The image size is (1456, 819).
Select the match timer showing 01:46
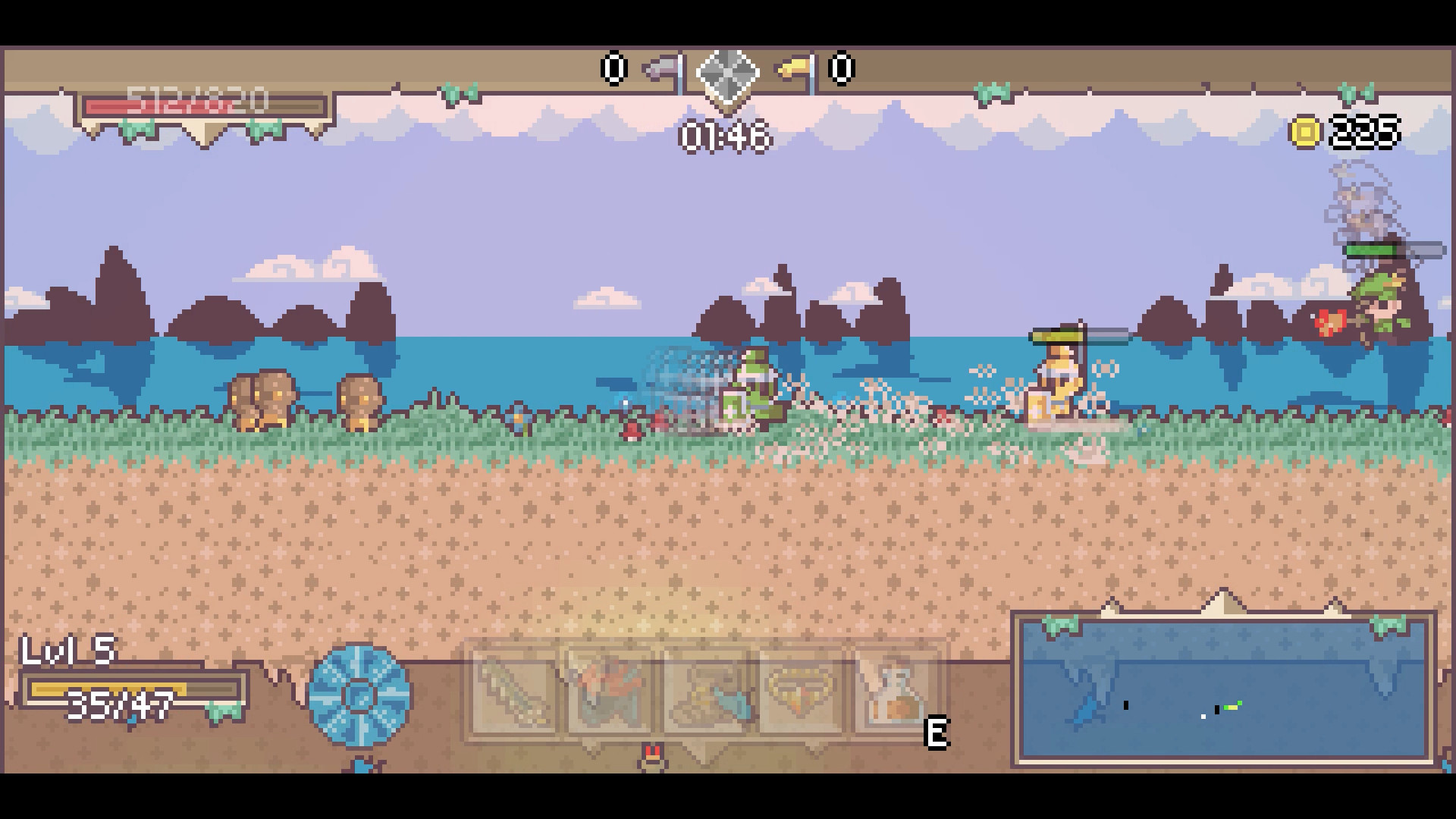pyautogui.click(x=726, y=136)
